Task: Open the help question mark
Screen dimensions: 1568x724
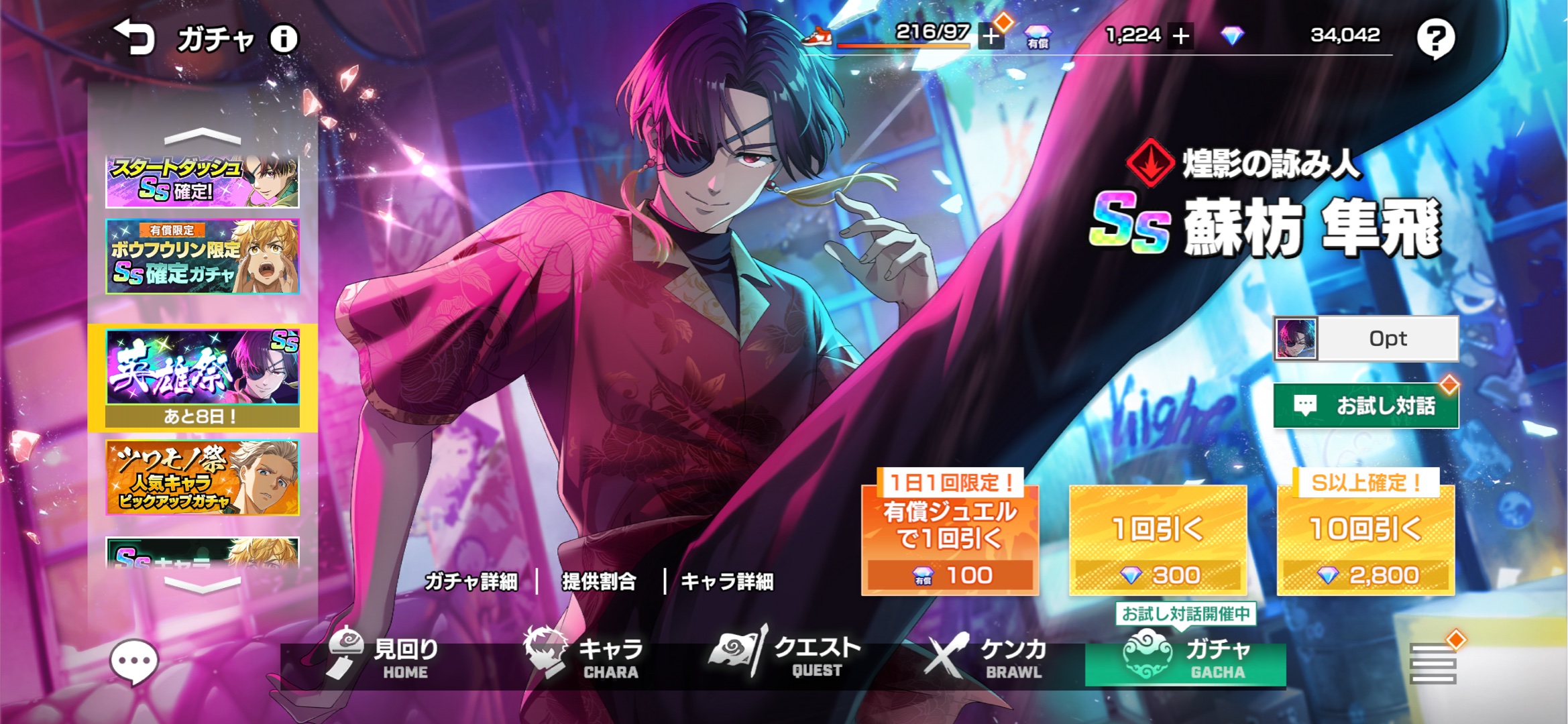Action: tap(1435, 39)
